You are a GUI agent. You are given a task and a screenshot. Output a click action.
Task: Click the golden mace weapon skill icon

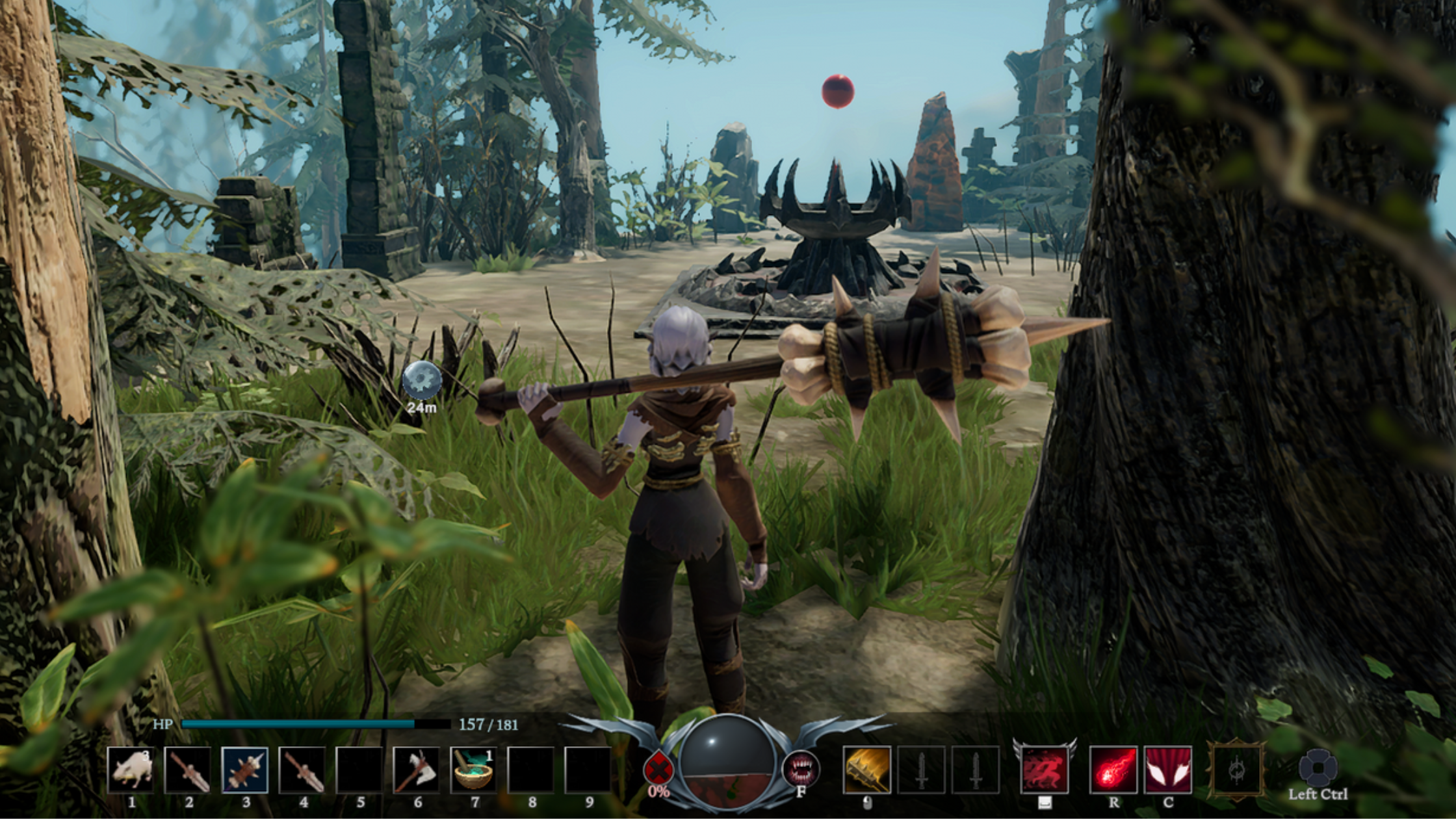pyautogui.click(x=867, y=770)
